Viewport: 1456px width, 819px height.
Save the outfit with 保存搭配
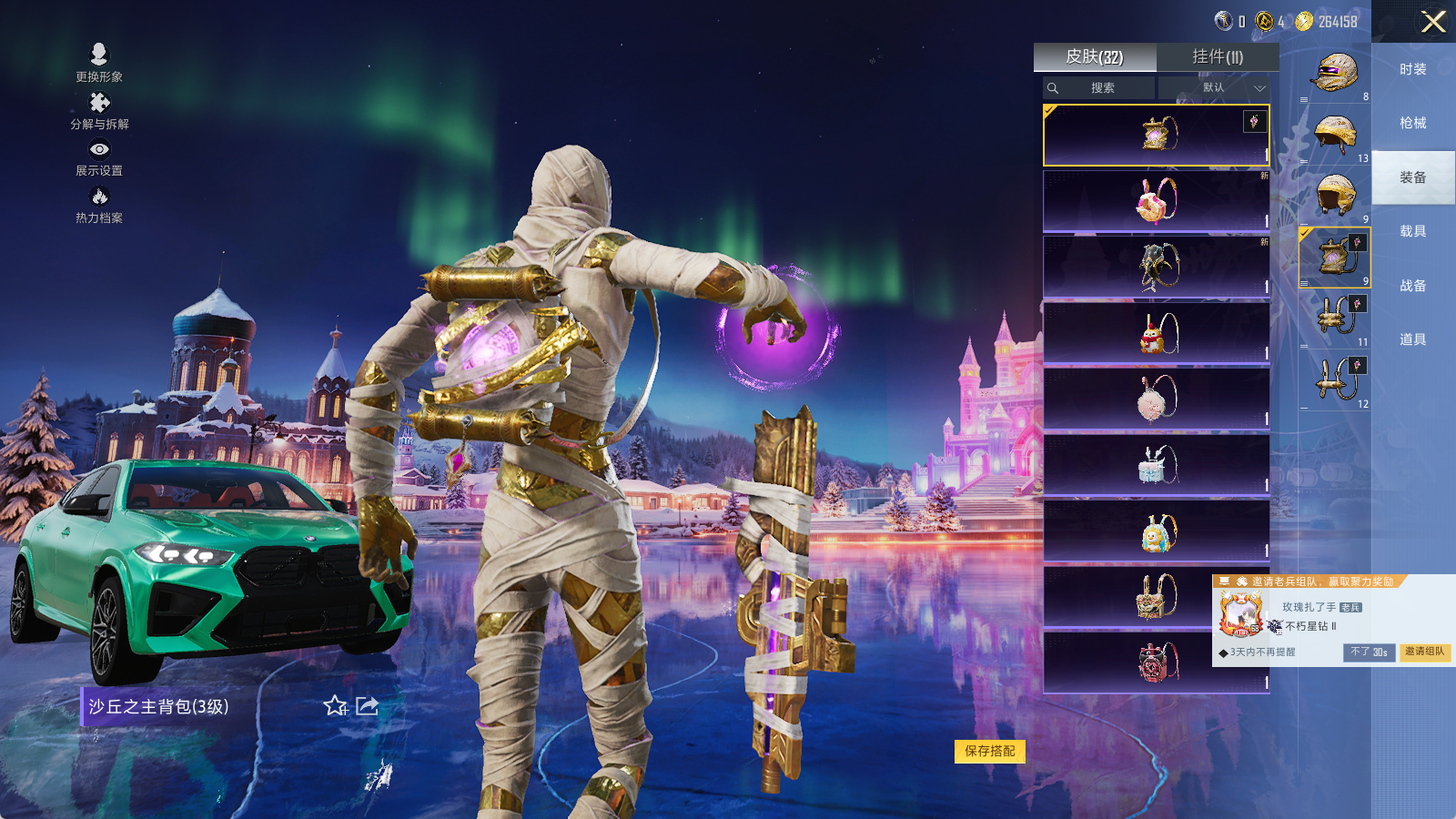coord(990,751)
